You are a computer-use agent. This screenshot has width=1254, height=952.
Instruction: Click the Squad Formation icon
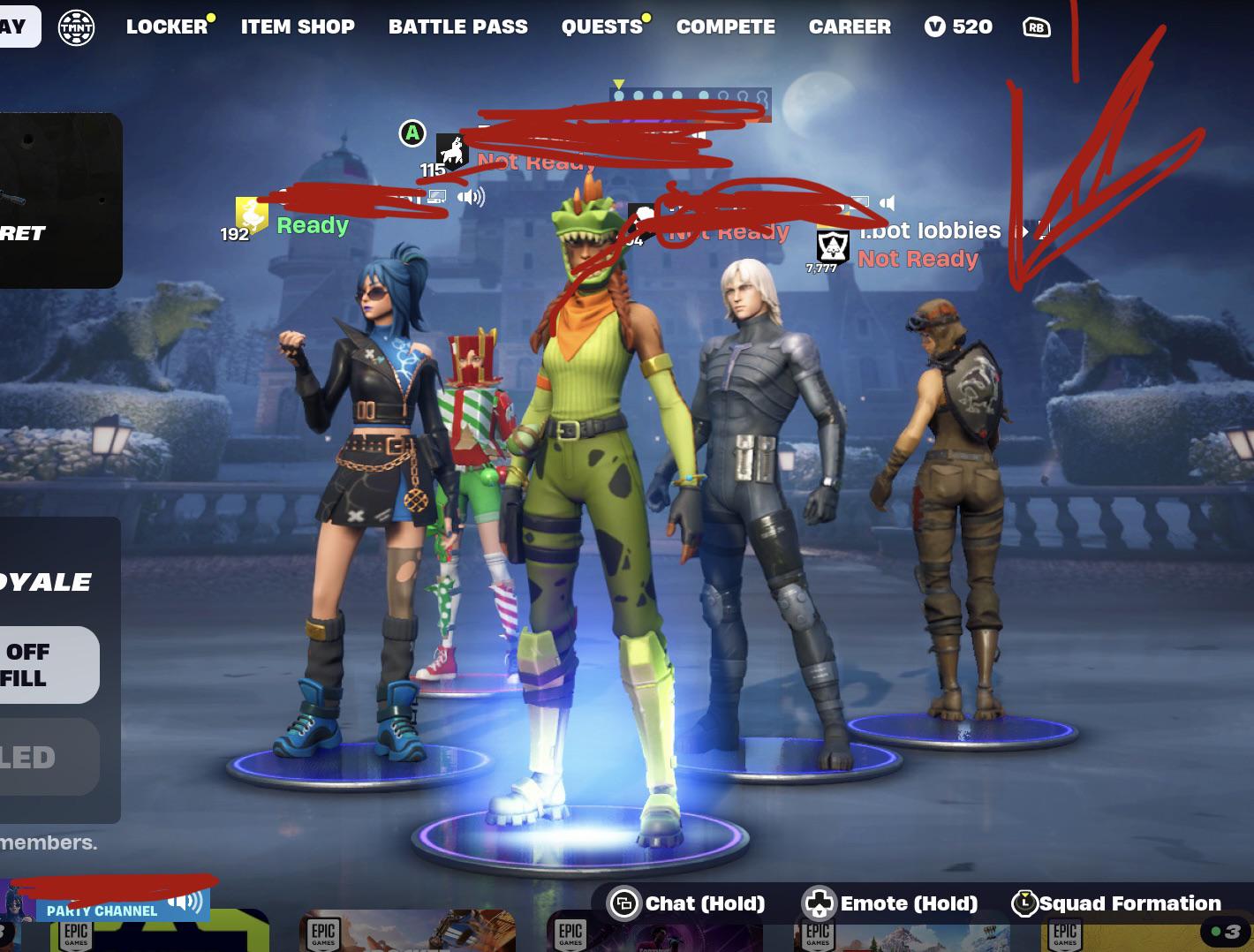pos(1024,903)
